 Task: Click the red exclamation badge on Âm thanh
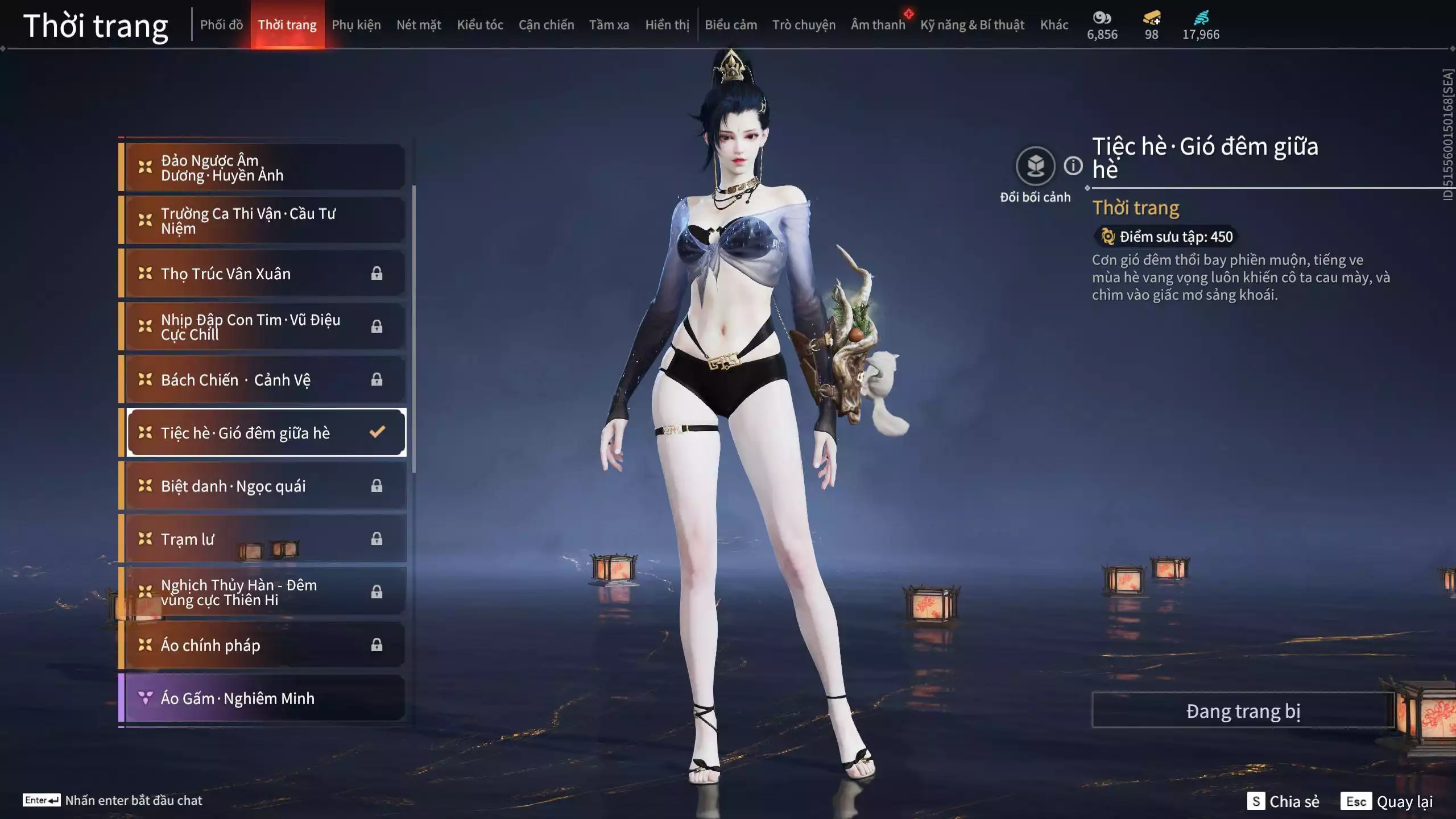tap(908, 14)
